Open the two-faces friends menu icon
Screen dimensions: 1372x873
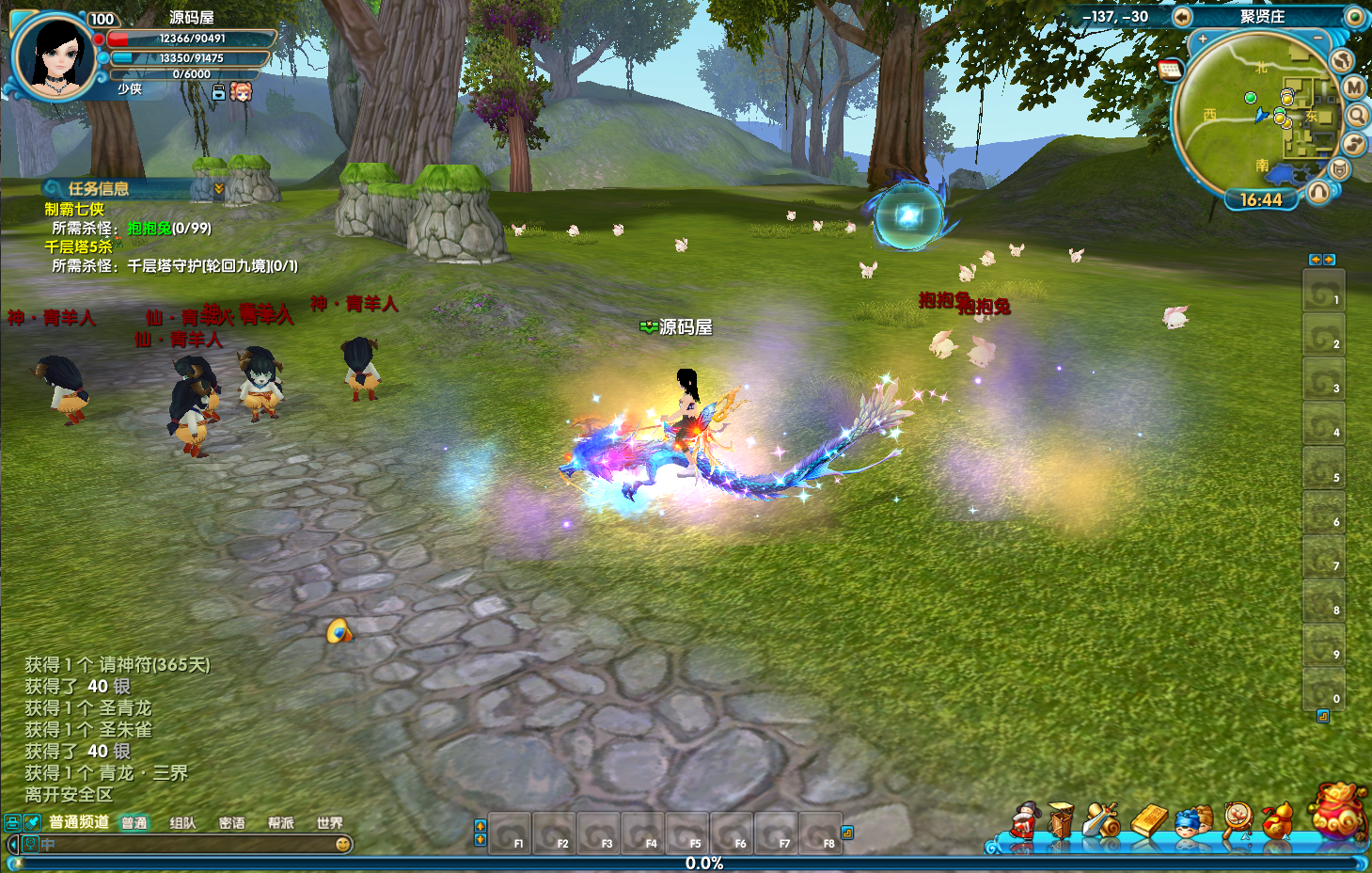pyautogui.click(x=1192, y=821)
